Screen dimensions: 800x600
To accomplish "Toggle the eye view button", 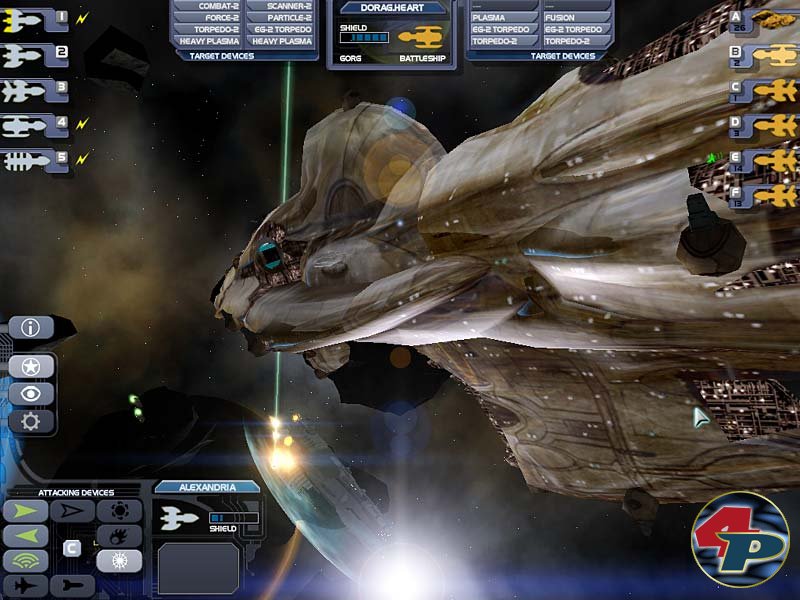I will tap(31, 393).
